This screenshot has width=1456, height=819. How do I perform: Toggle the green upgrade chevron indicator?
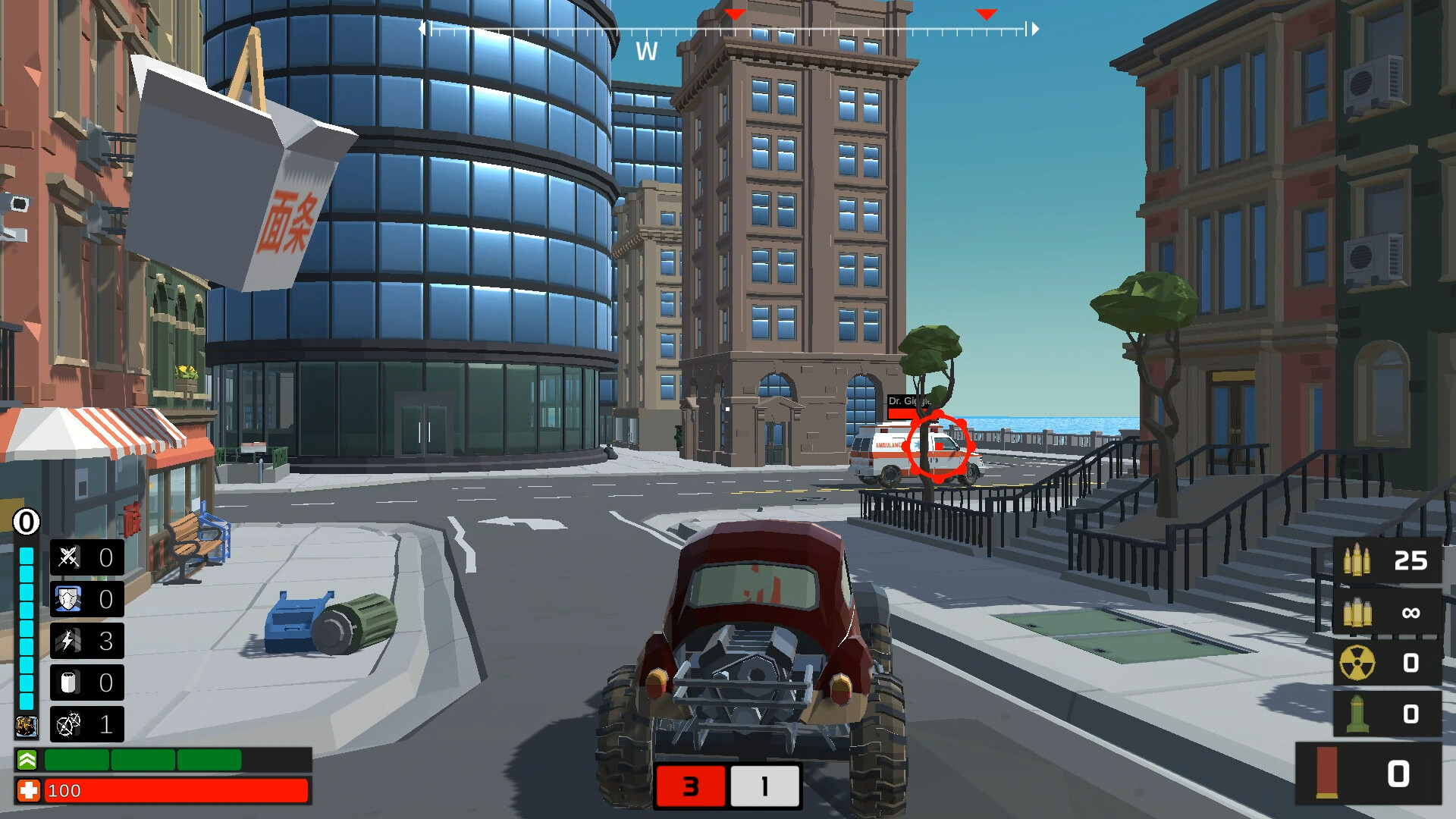(25, 758)
